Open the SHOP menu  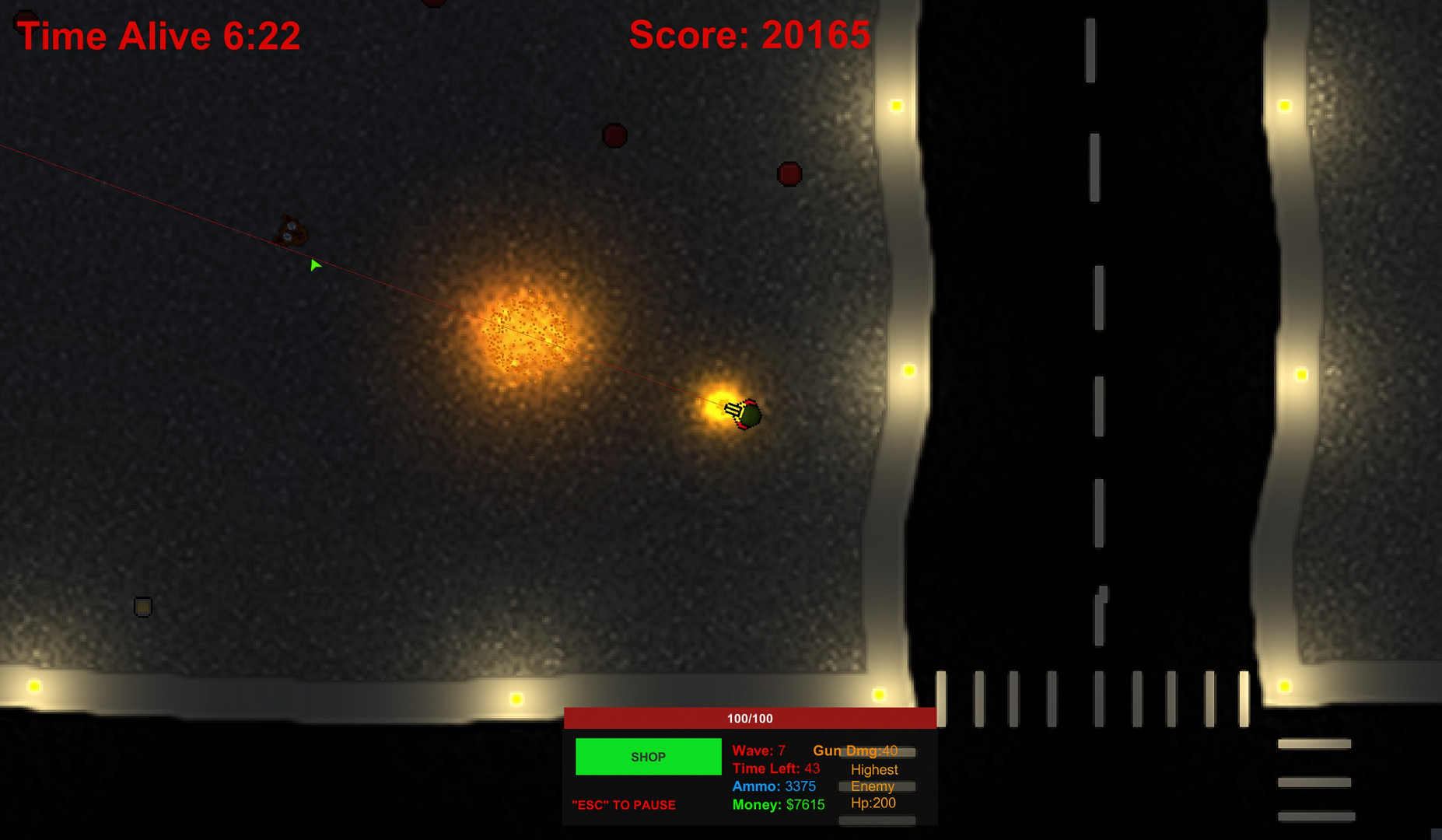[647, 756]
